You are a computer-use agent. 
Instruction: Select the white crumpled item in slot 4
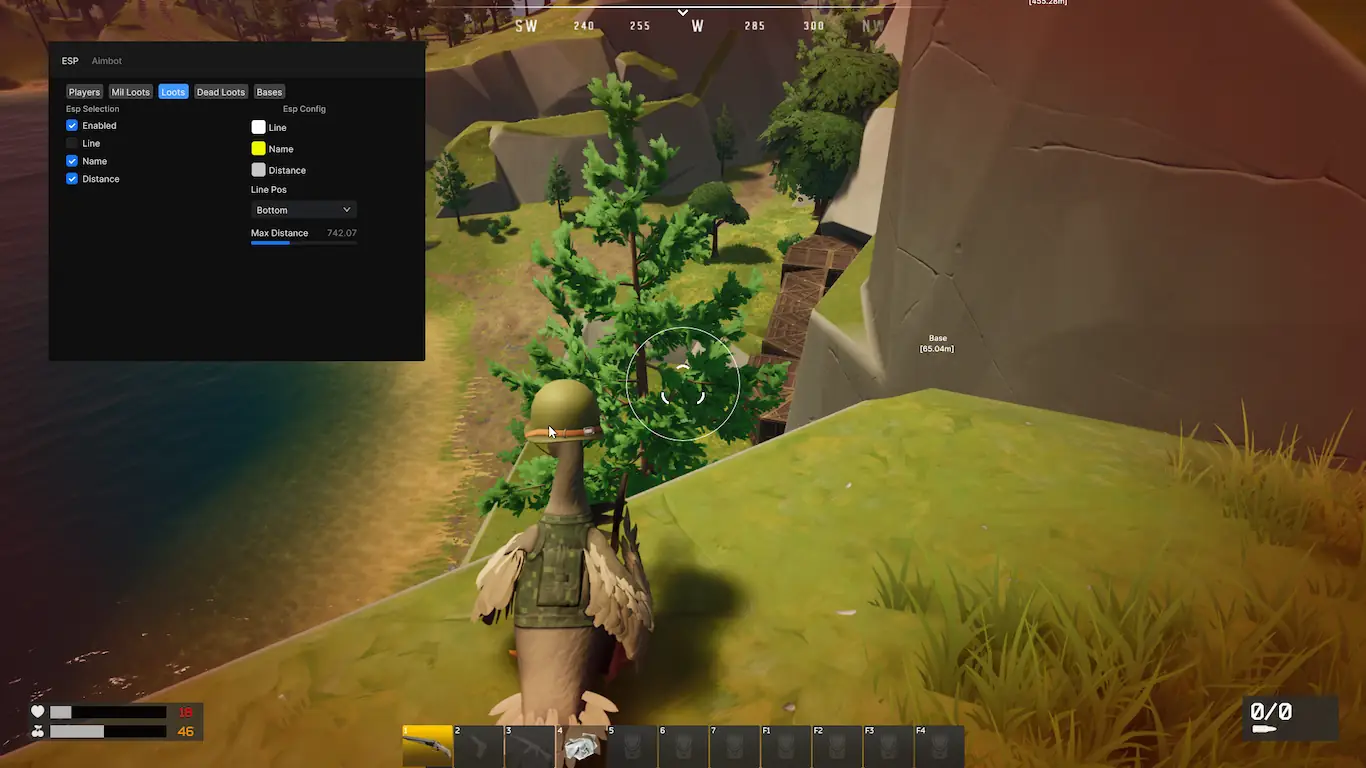pyautogui.click(x=581, y=746)
